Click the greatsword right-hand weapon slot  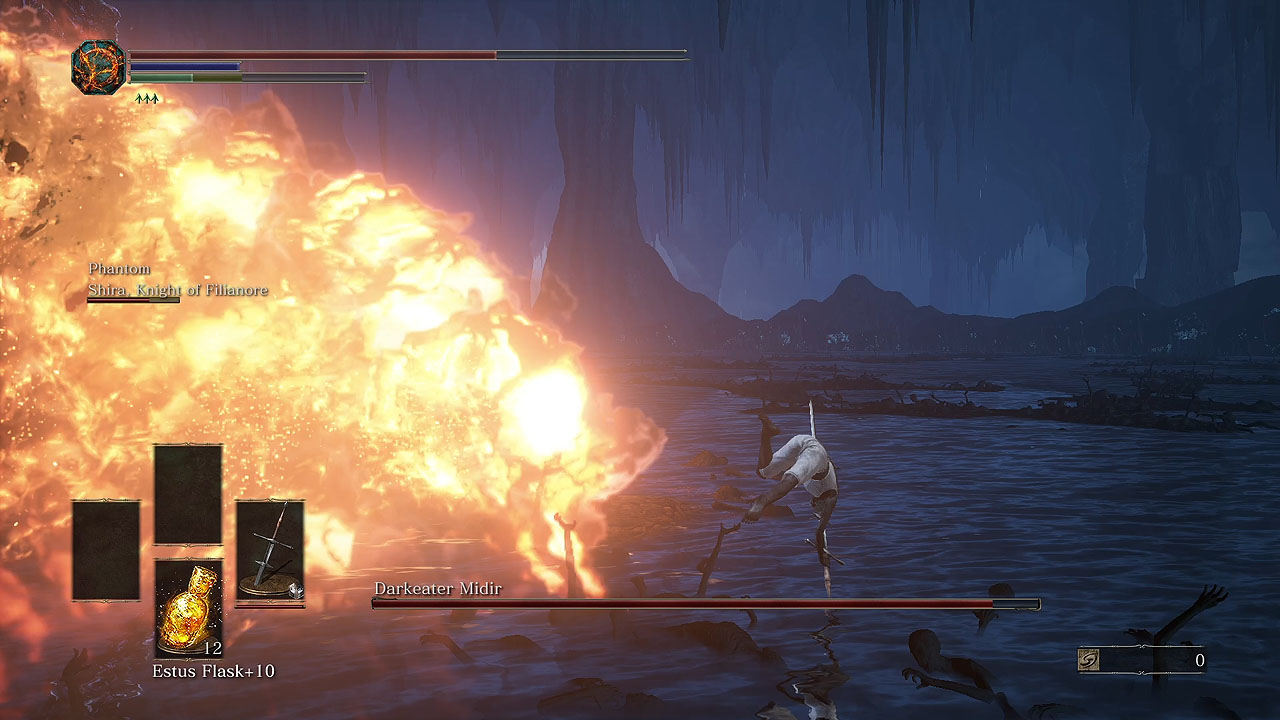(x=270, y=552)
